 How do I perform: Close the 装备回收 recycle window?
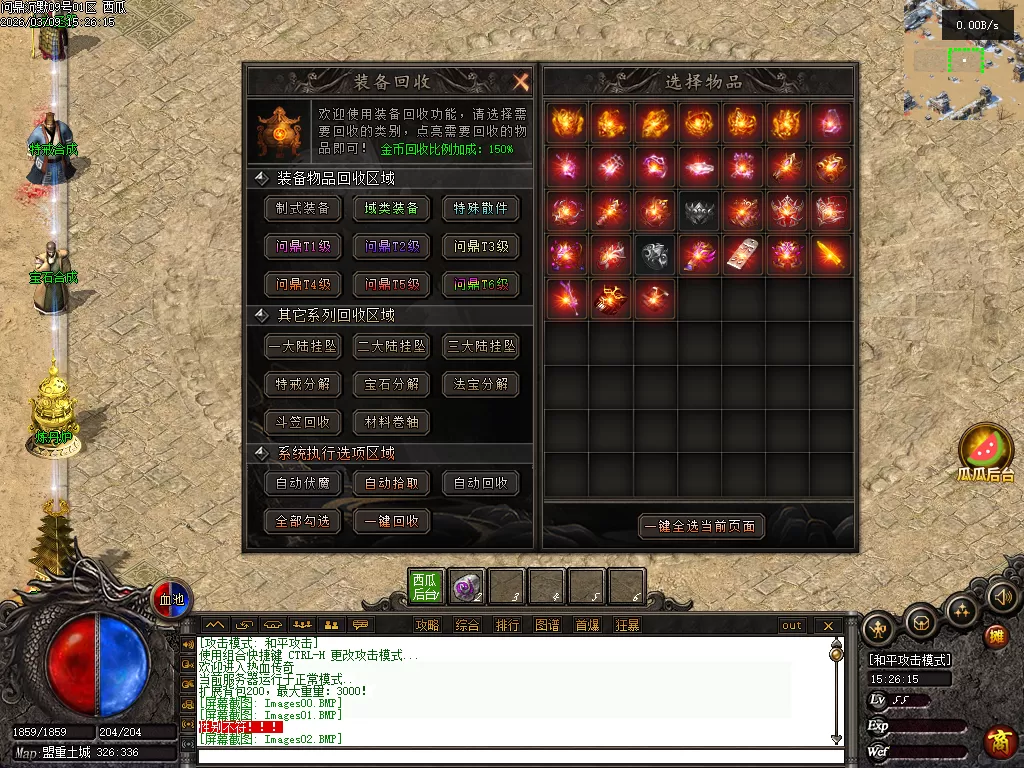point(520,82)
